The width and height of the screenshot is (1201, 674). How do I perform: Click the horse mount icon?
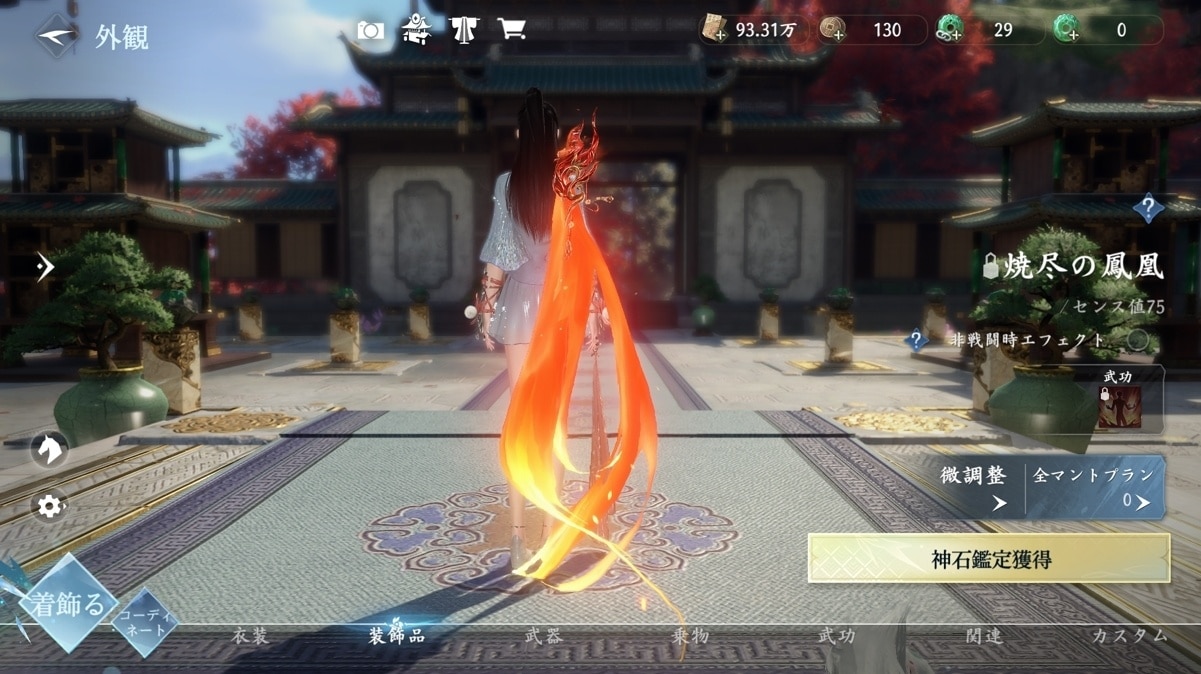coord(49,450)
